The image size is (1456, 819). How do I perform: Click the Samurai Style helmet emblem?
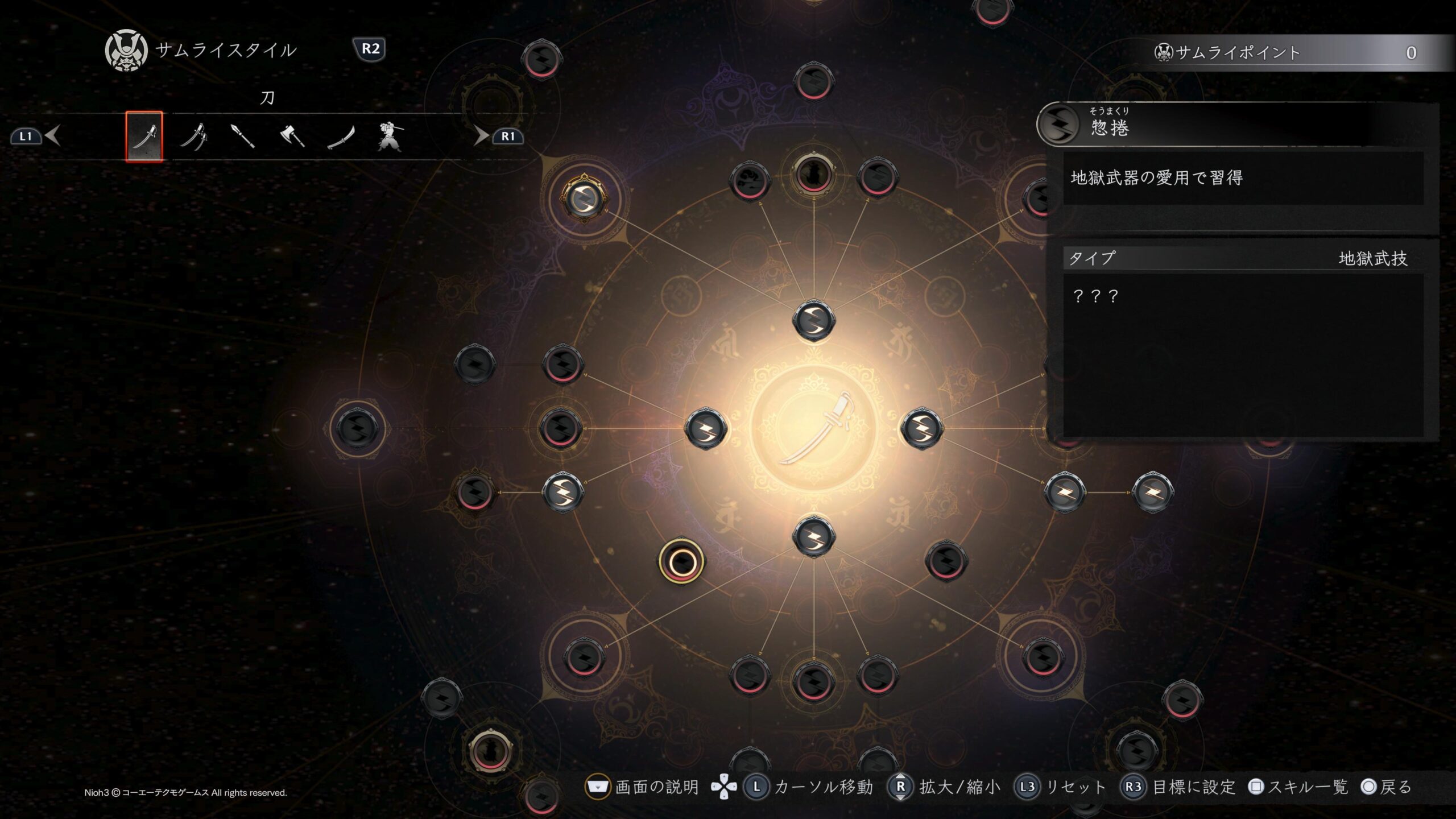point(126,51)
